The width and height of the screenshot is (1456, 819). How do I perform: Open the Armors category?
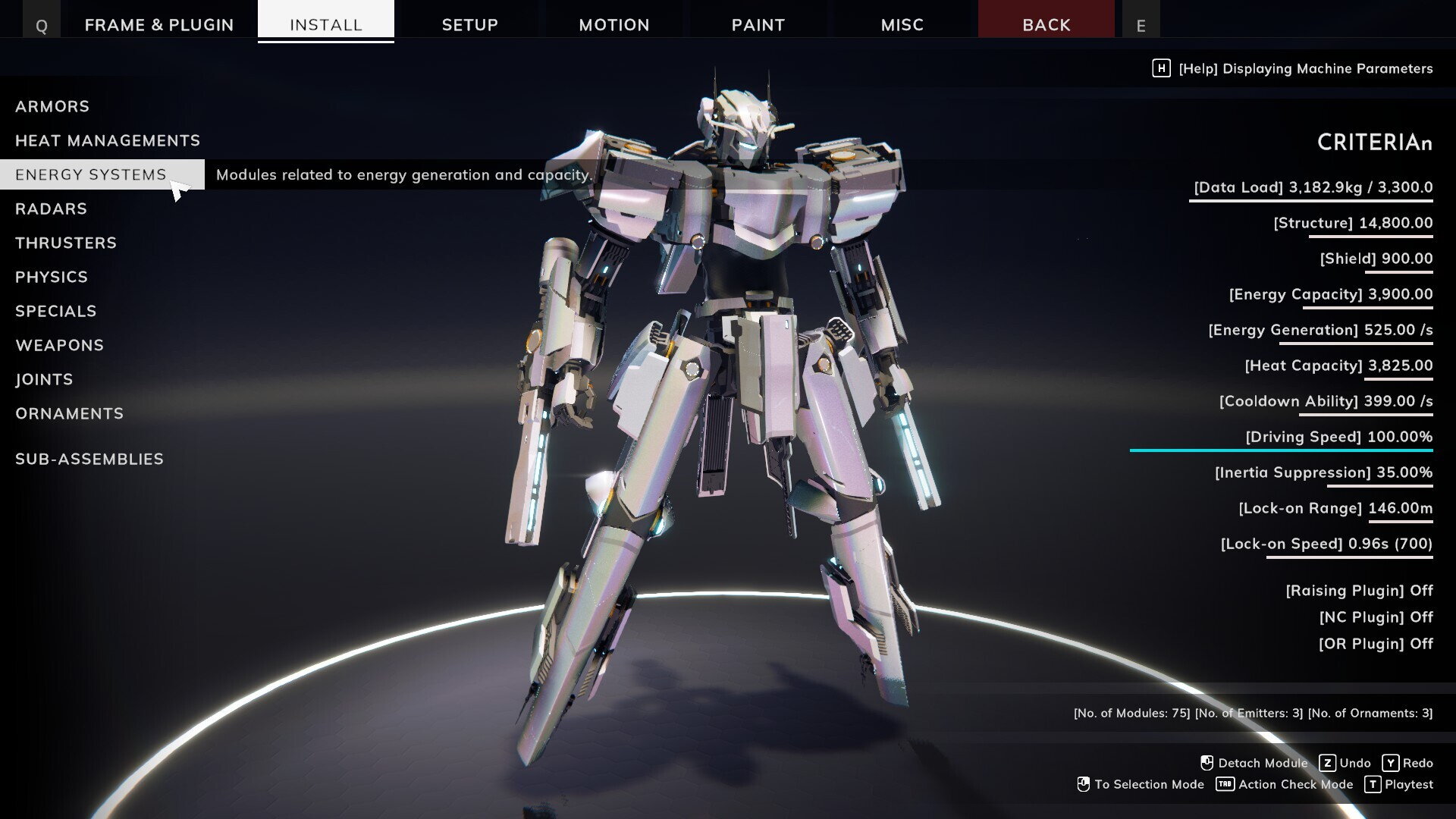point(52,106)
